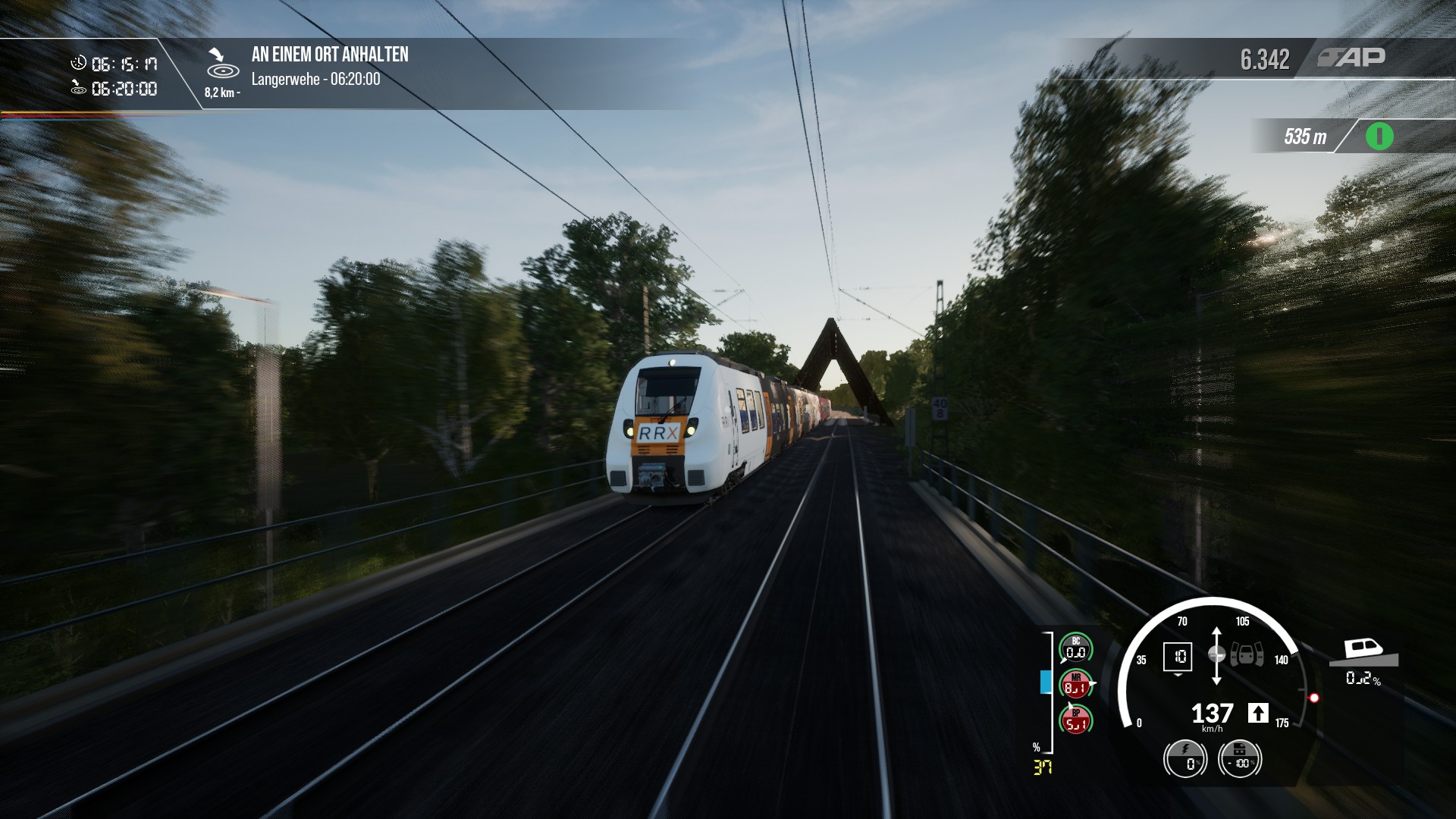Select the BP brake pipe gauge

[x=1075, y=721]
